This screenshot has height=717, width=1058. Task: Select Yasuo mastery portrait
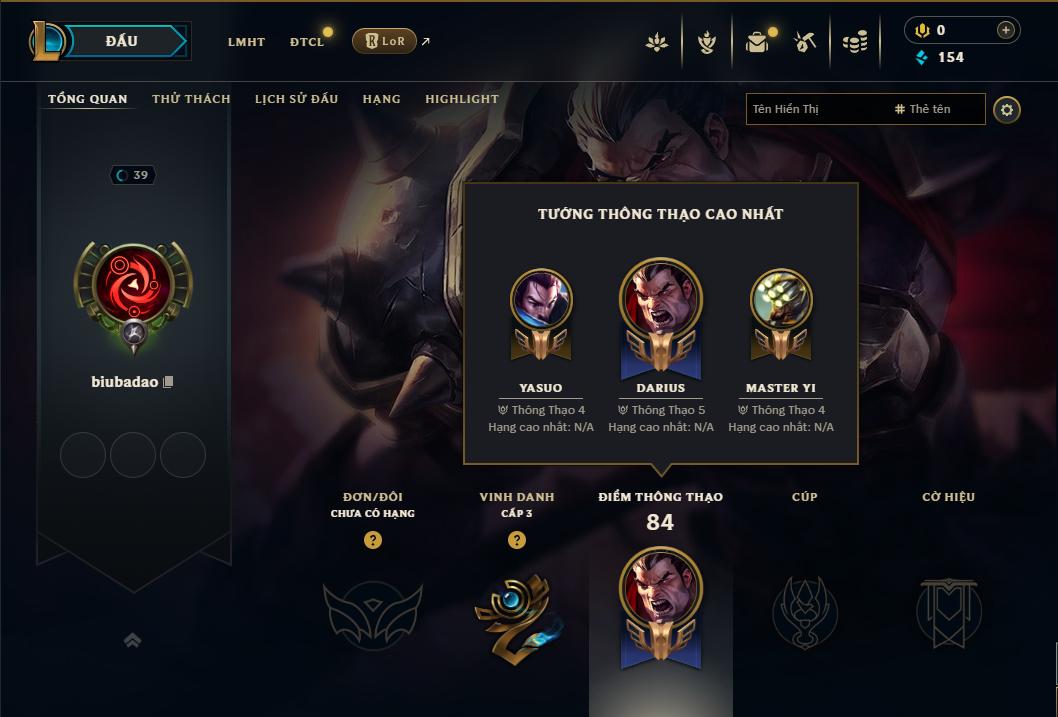pos(541,300)
